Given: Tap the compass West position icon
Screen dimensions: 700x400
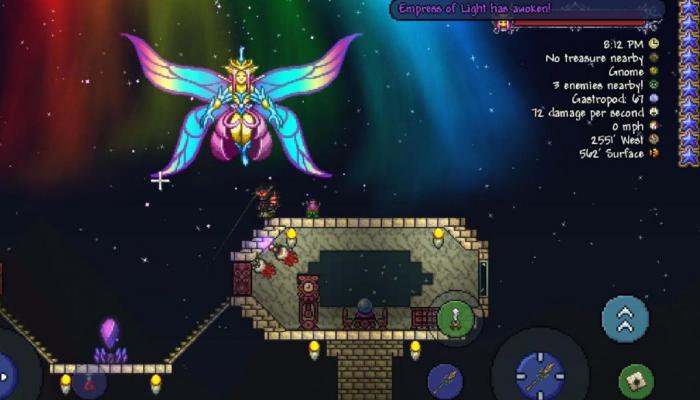Looking at the screenshot, I should coord(654,140).
